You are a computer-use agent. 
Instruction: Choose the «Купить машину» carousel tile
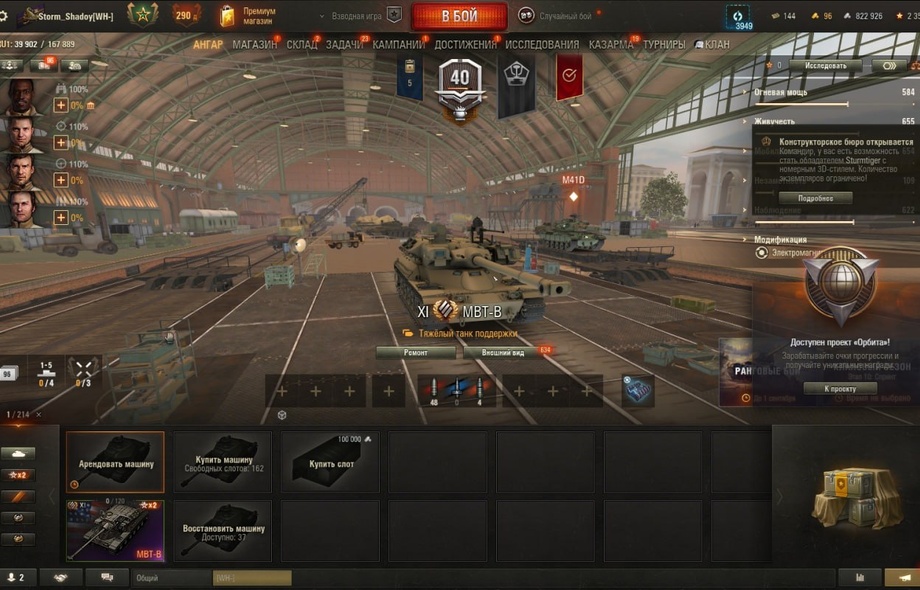point(224,462)
